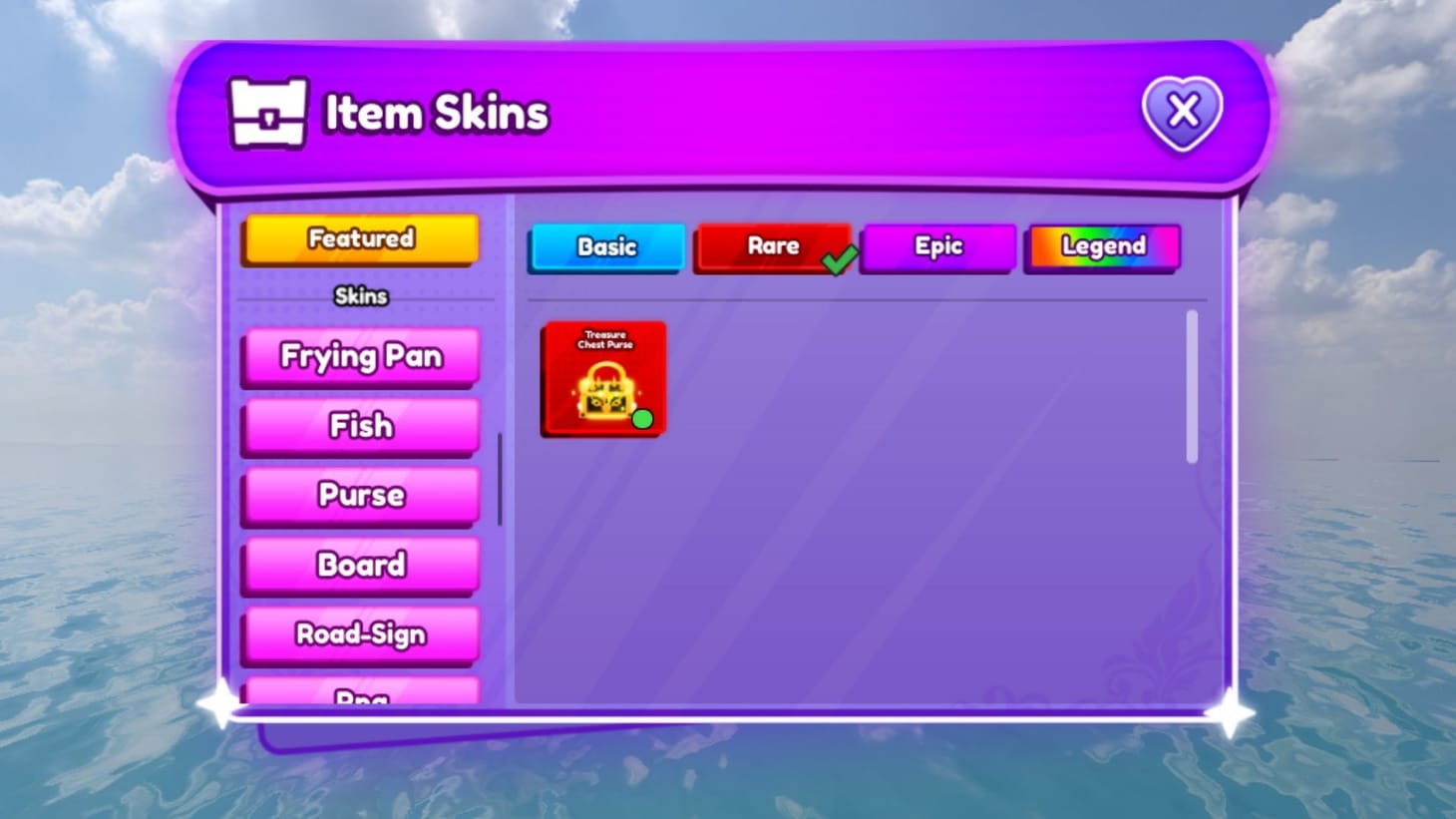Click the green equipped indicator dot
This screenshot has height=819, width=1456.
pos(644,420)
